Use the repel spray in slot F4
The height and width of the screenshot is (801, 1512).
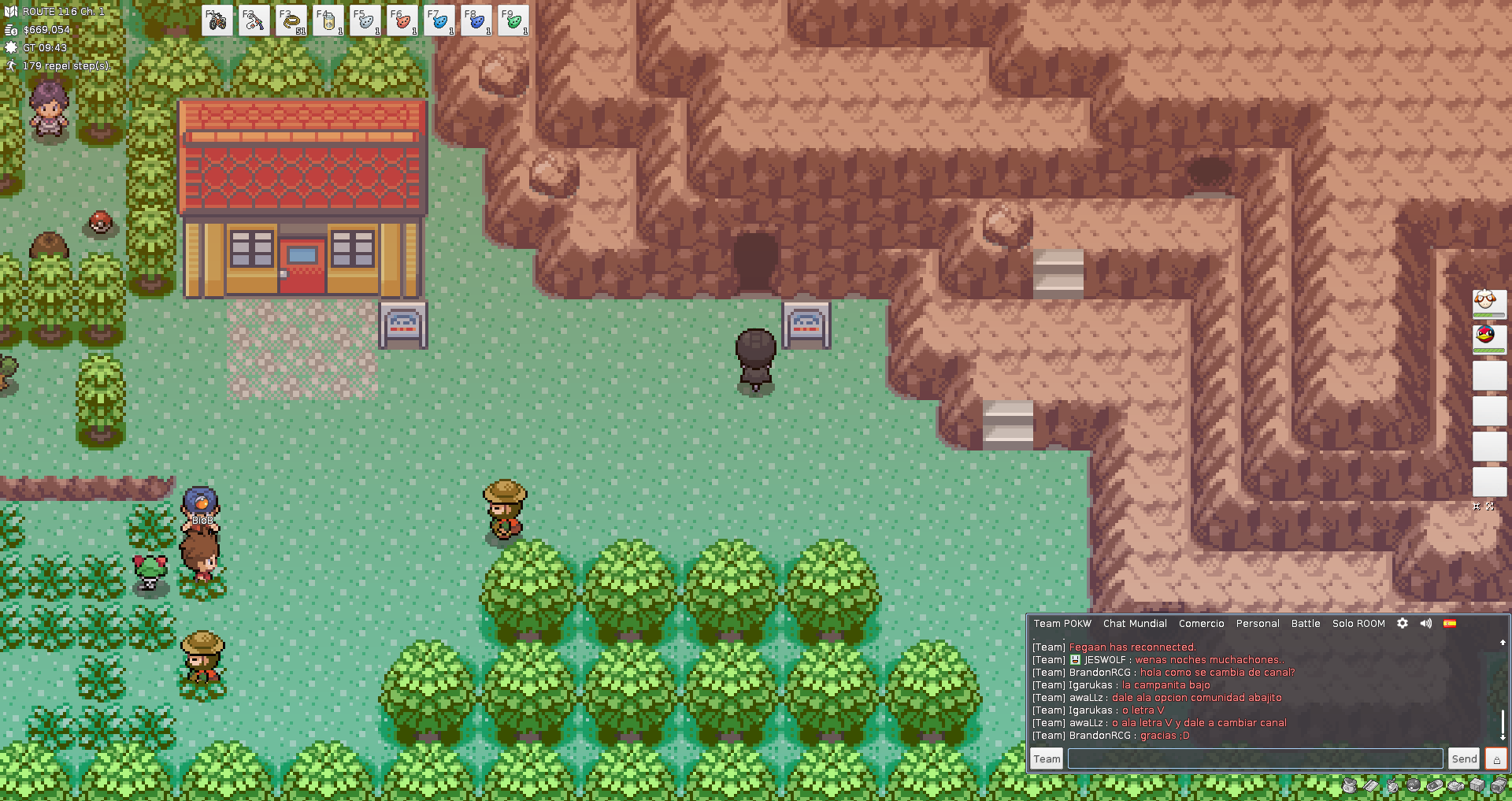click(328, 21)
